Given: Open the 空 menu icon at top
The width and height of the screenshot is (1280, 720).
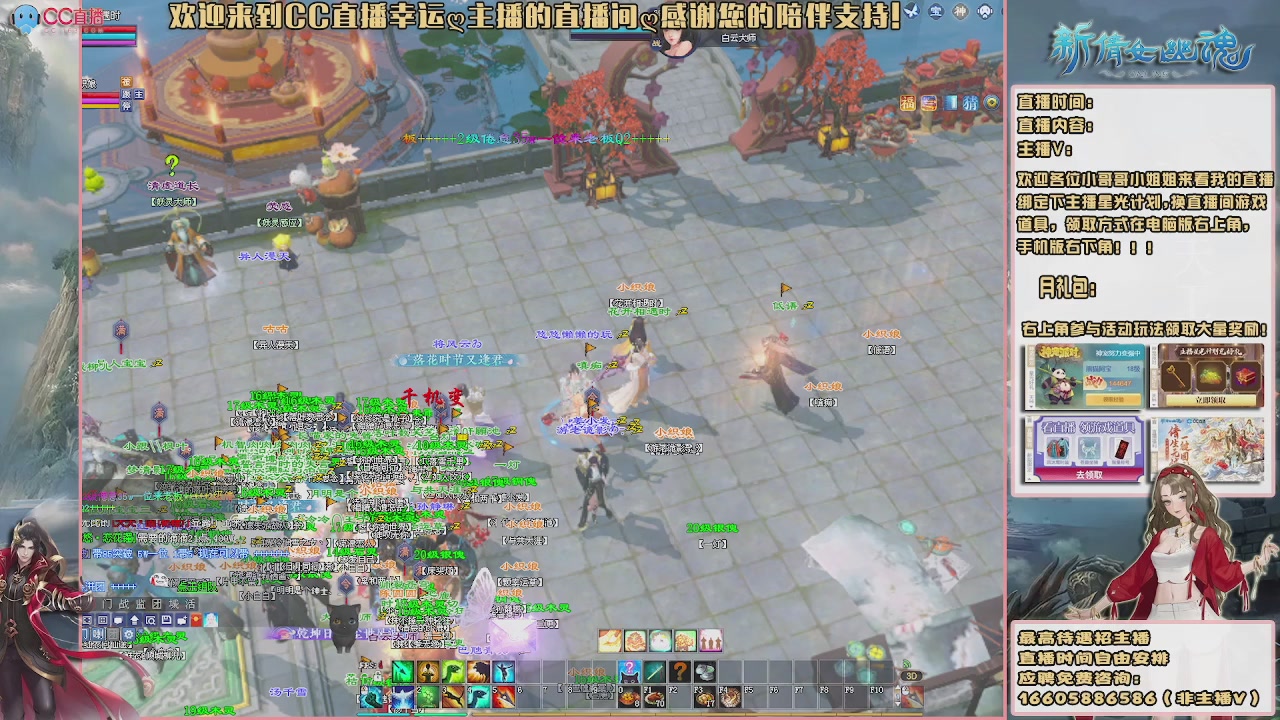Looking at the screenshot, I should [x=937, y=12].
